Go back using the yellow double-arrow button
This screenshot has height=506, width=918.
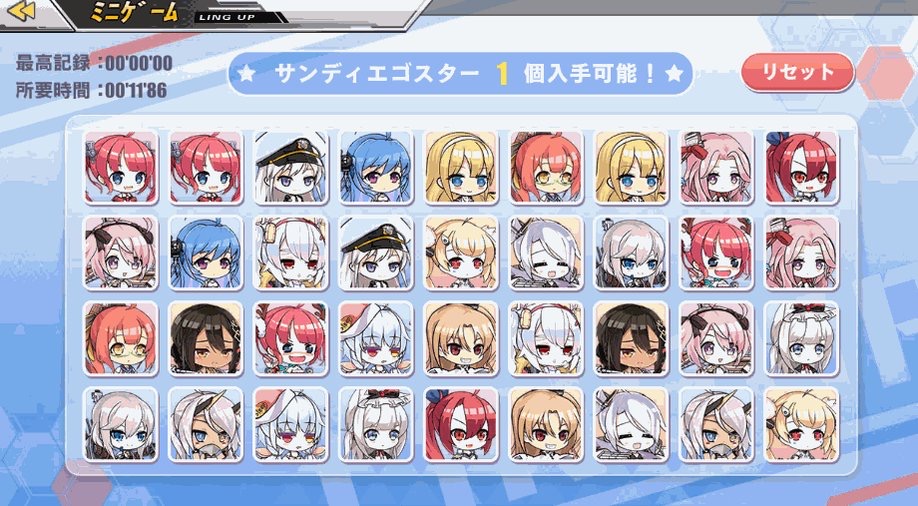(x=22, y=11)
